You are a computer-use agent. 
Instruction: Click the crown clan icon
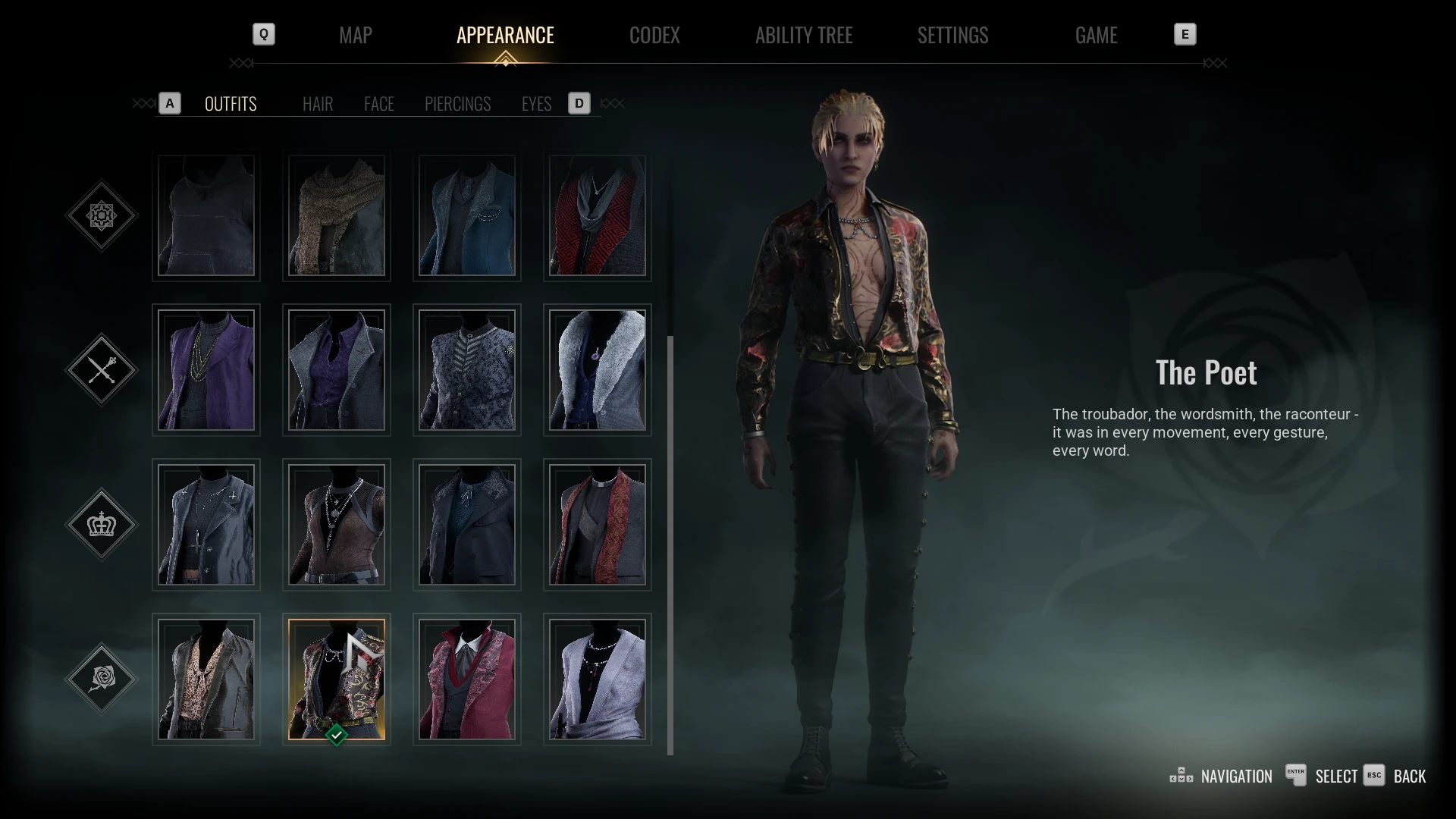click(x=102, y=524)
